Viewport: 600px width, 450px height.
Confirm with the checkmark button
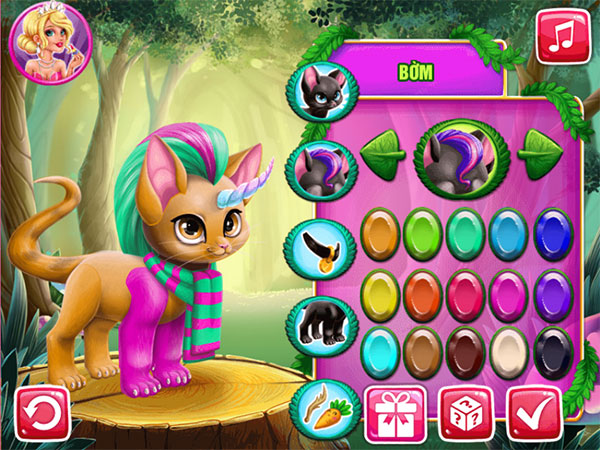(535, 413)
